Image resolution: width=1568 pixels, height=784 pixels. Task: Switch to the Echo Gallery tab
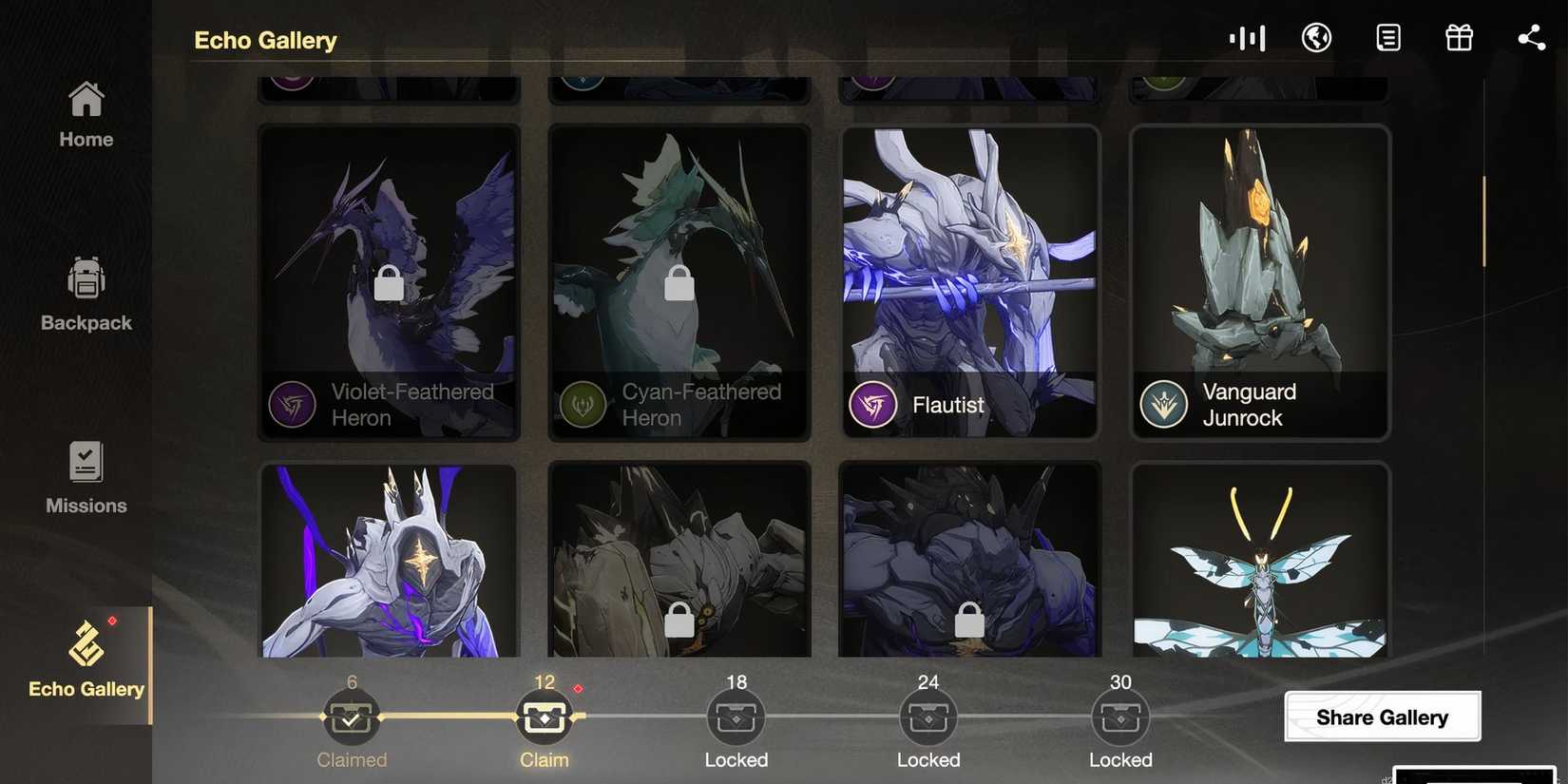[x=86, y=660]
